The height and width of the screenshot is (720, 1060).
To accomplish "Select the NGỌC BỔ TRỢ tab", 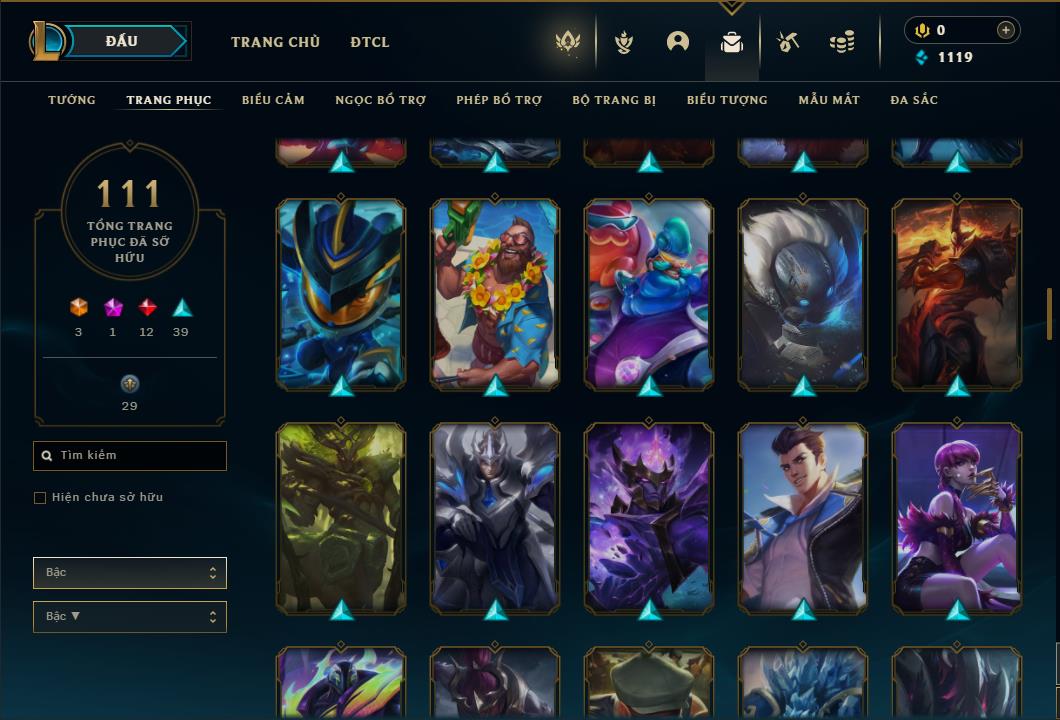I will point(380,100).
